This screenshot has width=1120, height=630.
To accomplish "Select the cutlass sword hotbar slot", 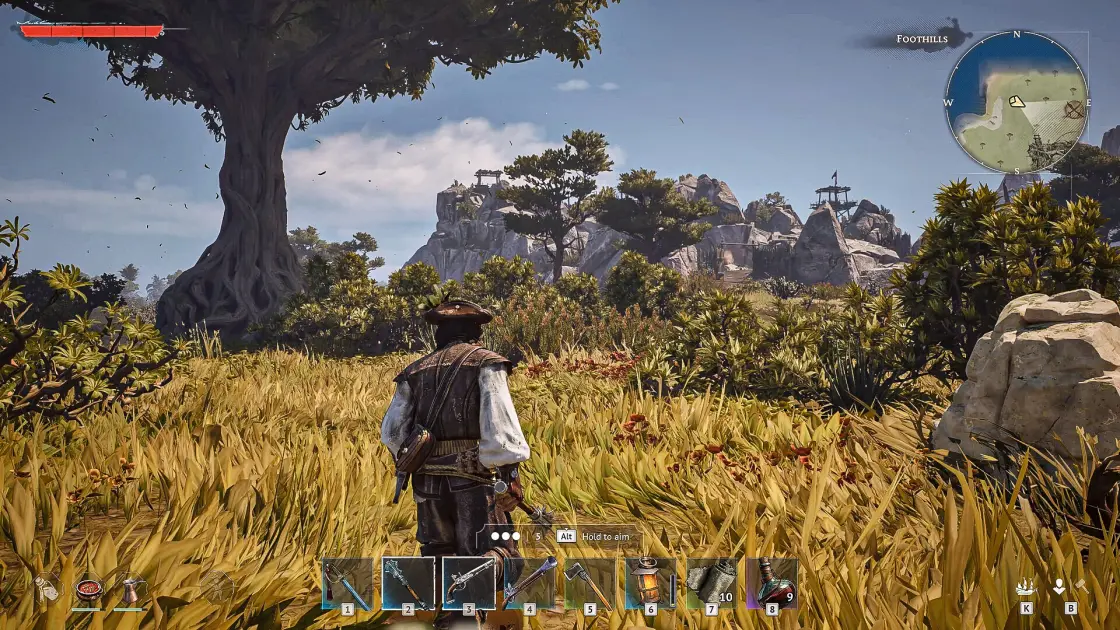I will pyautogui.click(x=347, y=583).
